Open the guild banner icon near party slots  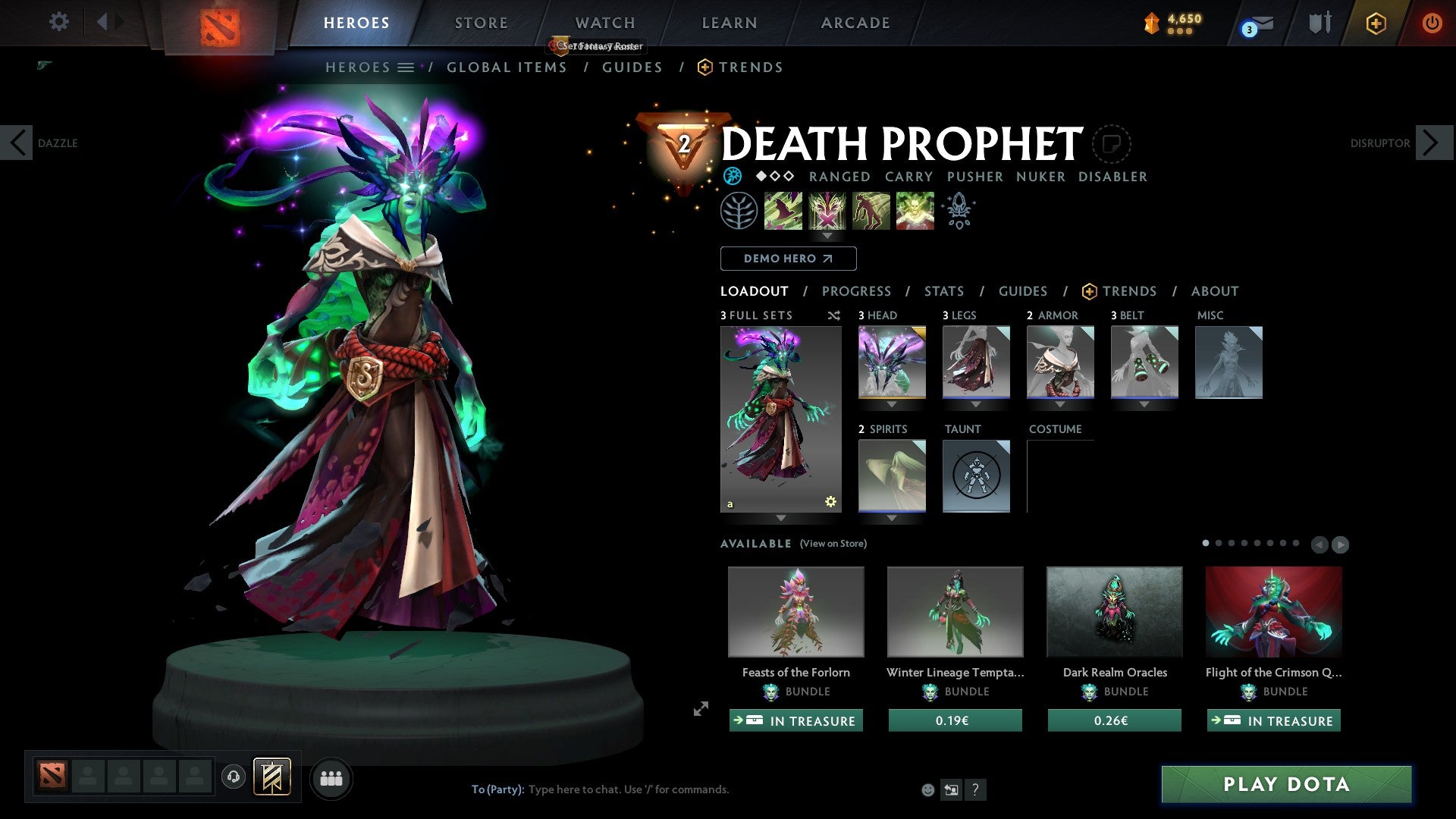pyautogui.click(x=272, y=777)
